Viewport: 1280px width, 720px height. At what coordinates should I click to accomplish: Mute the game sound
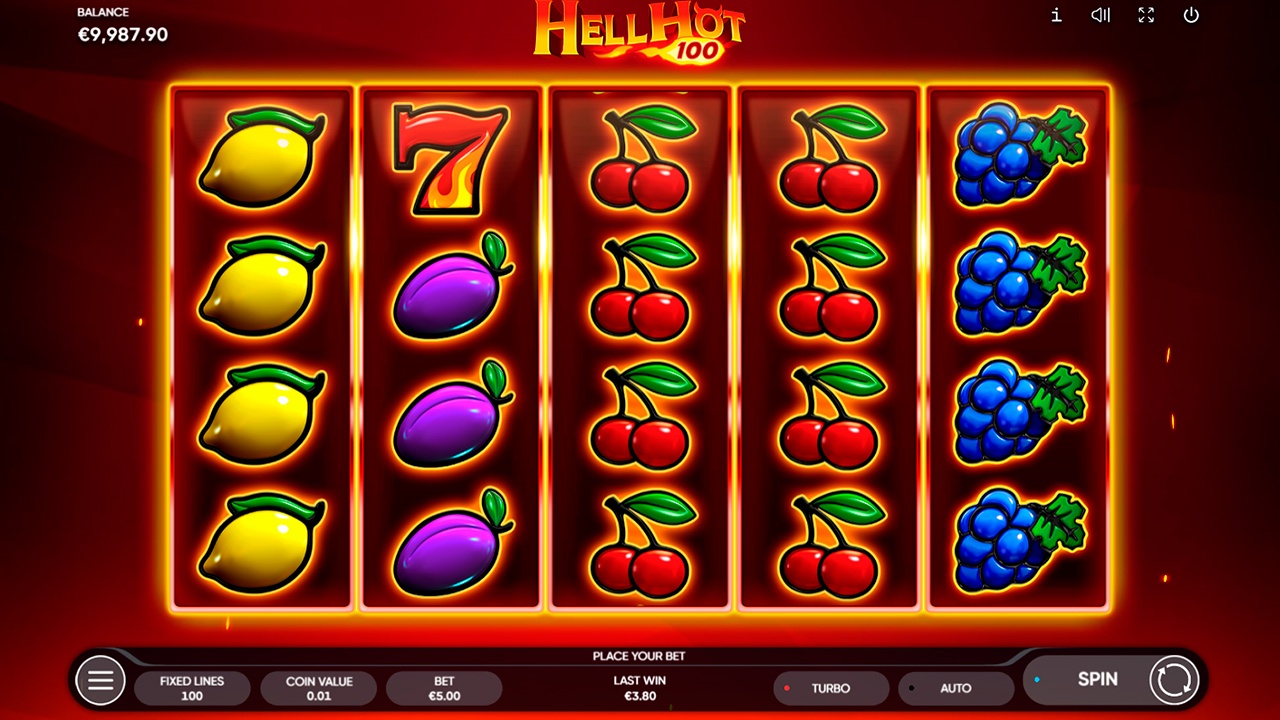tap(1100, 15)
